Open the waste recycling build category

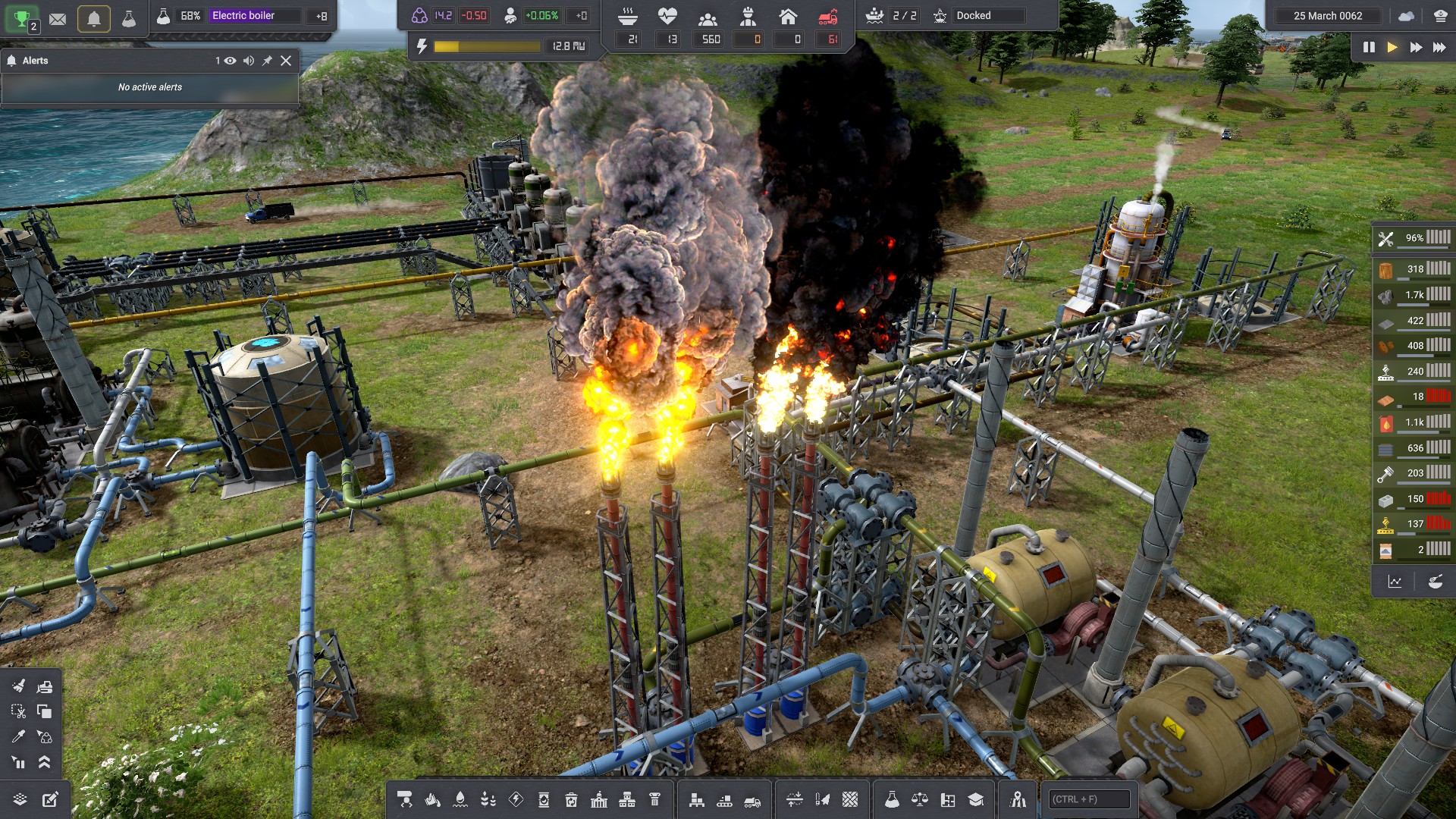pos(571,799)
